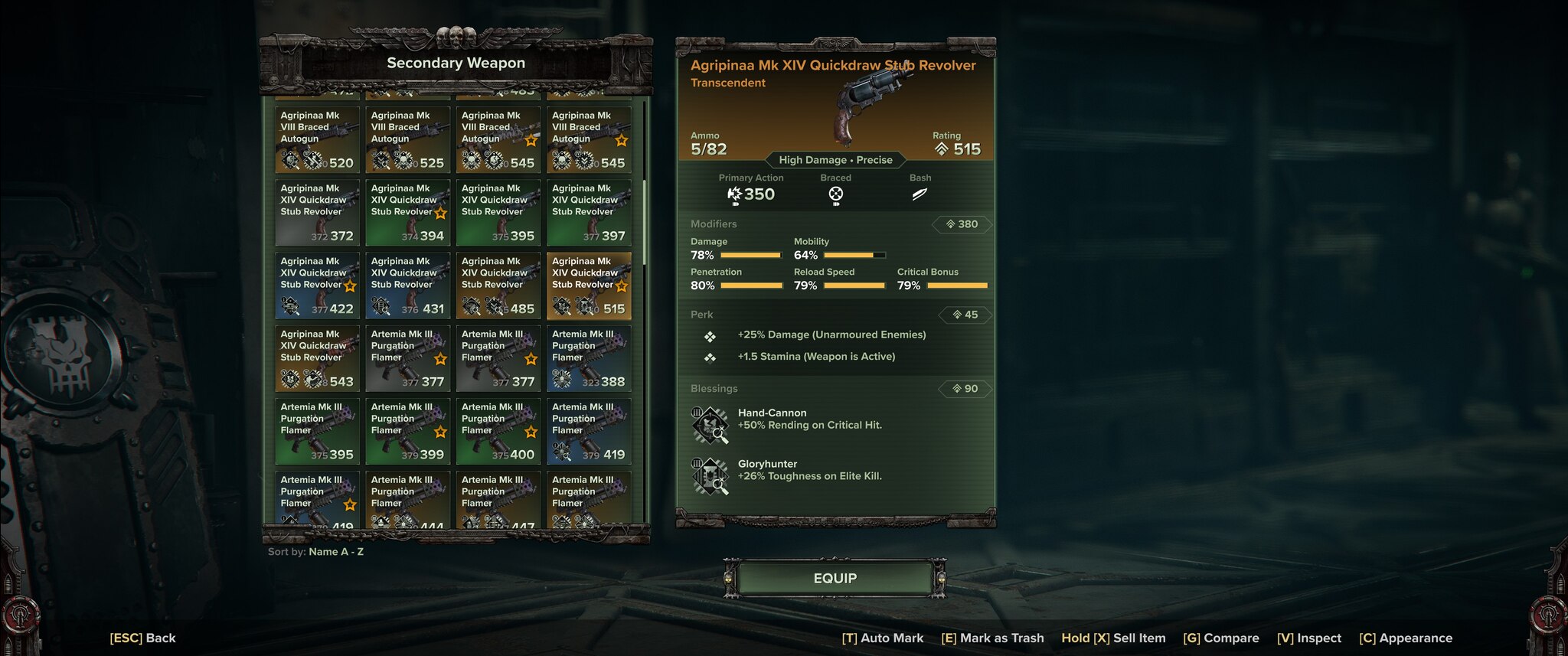1568x656 pixels.
Task: Pick the Purgation Flamer rated 399
Action: coord(407,430)
